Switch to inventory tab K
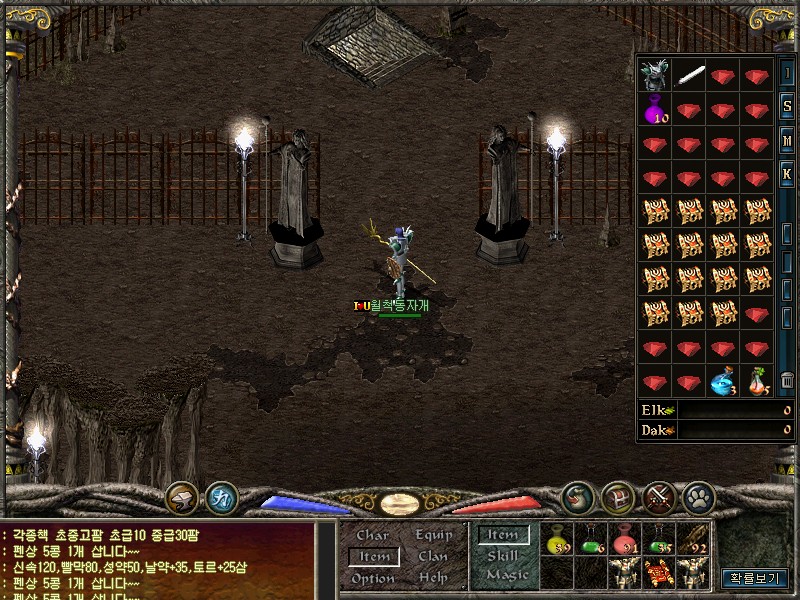Screen dimensions: 800x600 pos(787,174)
